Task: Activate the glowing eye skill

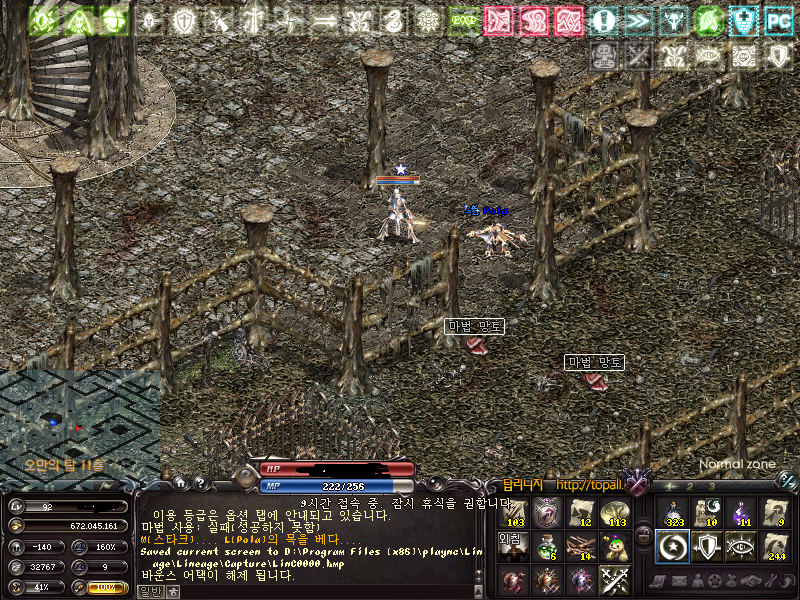Action: point(741,545)
